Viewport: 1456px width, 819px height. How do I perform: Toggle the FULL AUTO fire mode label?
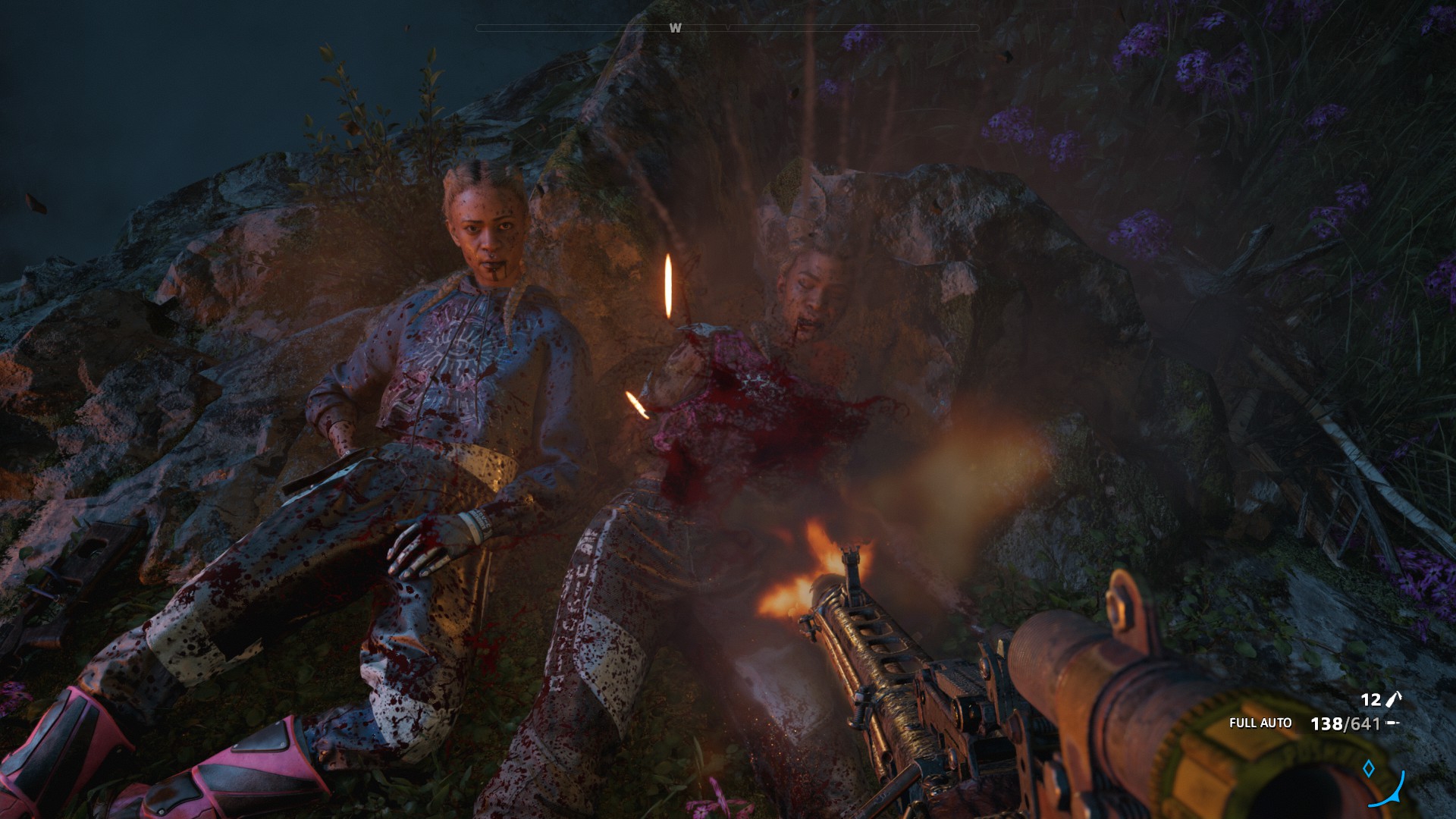(1260, 723)
